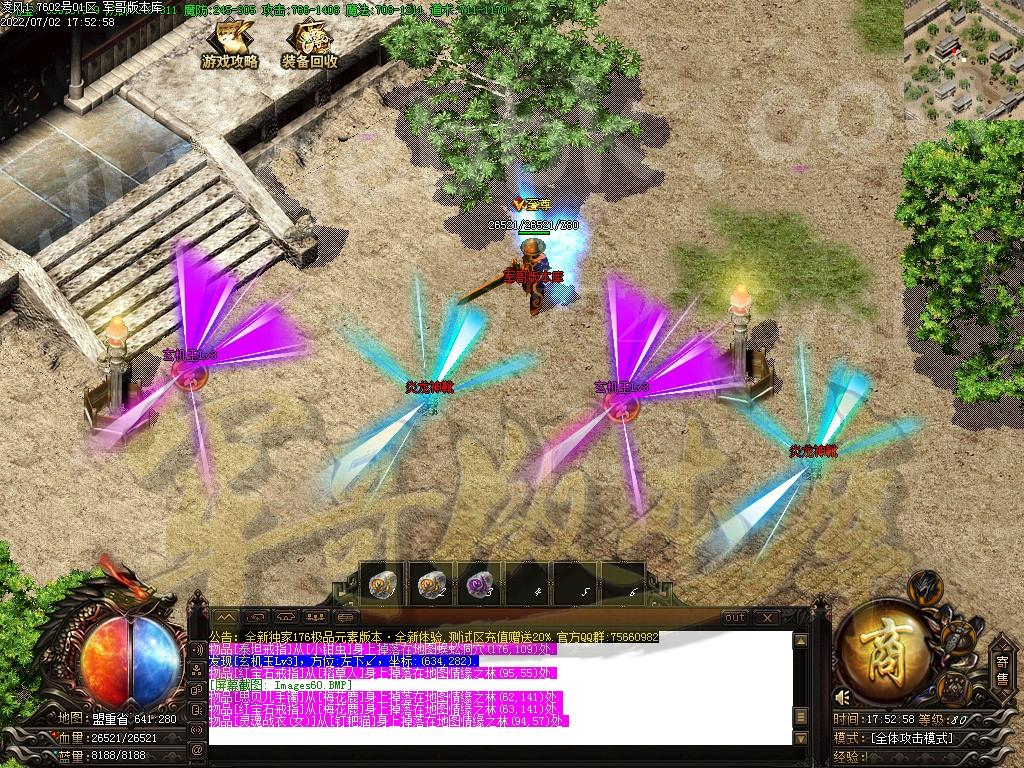Screen dimensions: 1024x768
Task: Click the 'out' button above chat
Action: 735,618
